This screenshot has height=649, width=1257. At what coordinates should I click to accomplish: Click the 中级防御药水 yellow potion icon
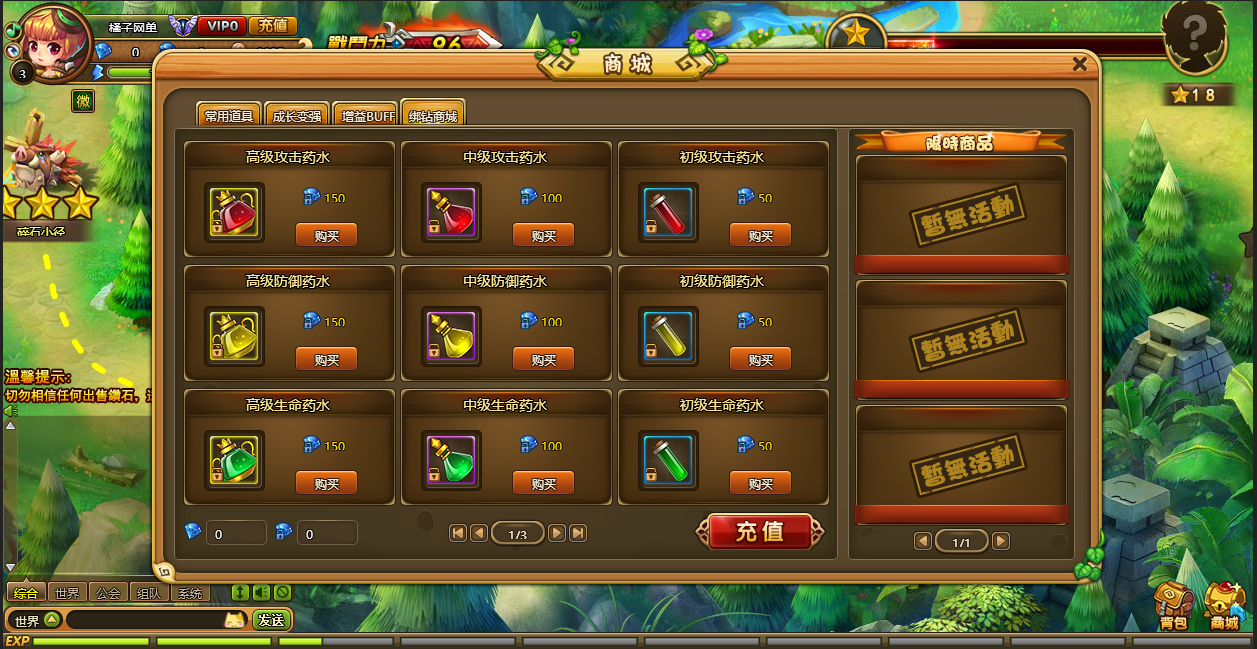click(451, 336)
